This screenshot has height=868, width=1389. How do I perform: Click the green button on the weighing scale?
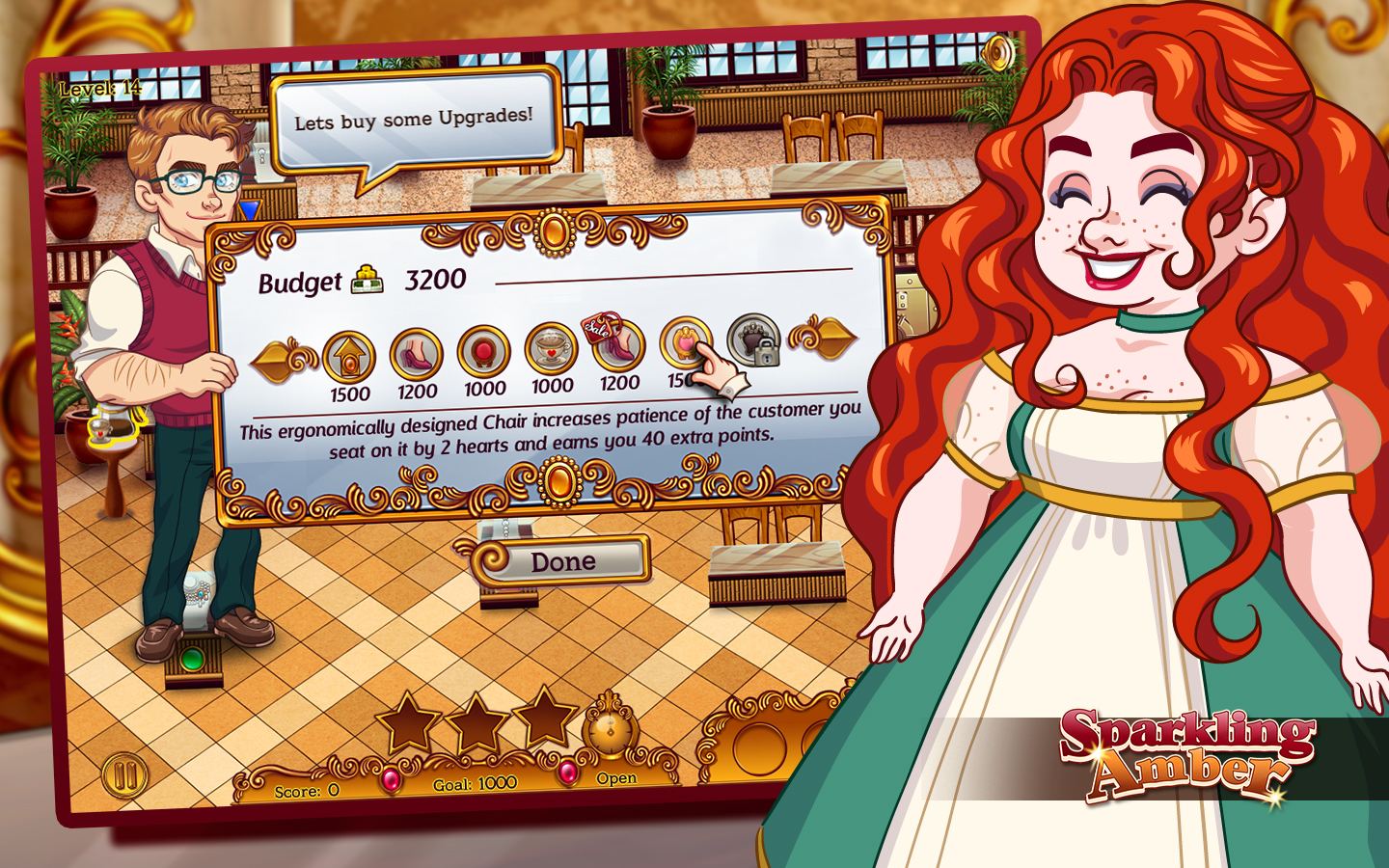pos(191,659)
